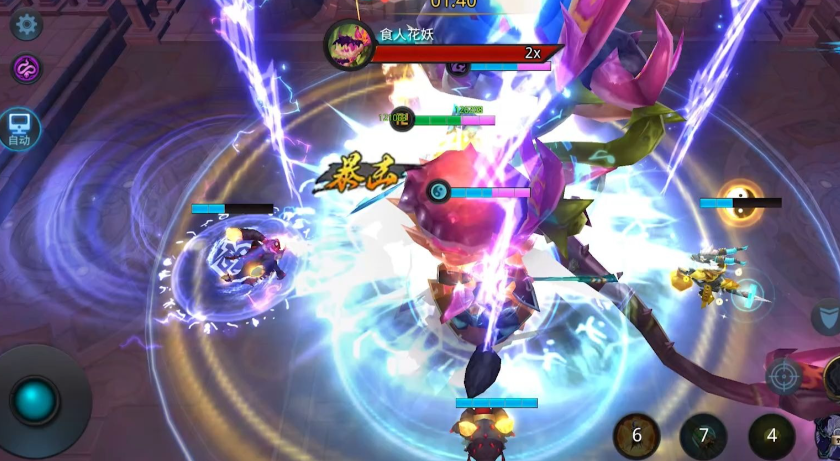Use the shield defense button
The width and height of the screenshot is (840, 461).
(x=826, y=317)
